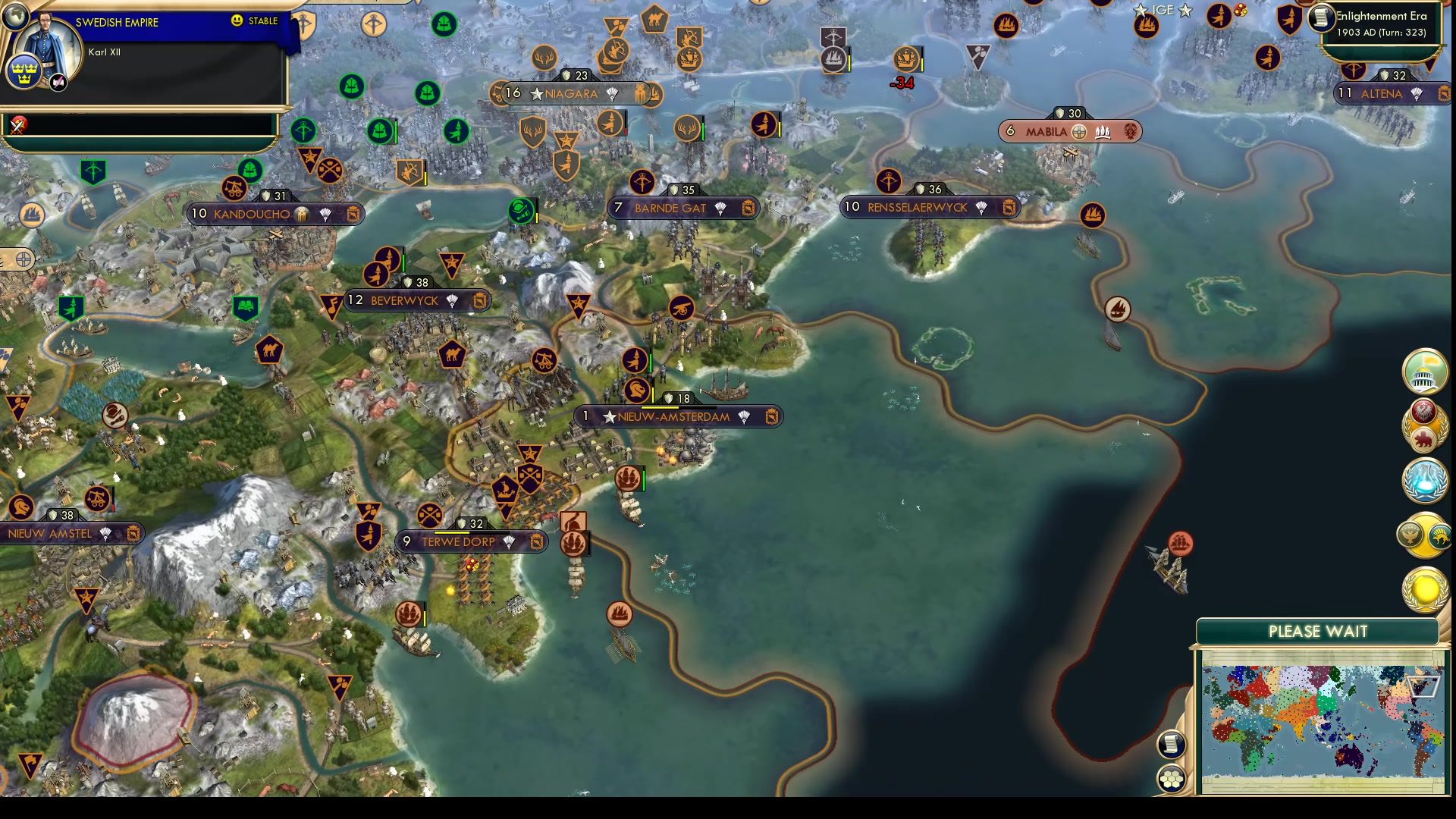This screenshot has height=819, width=1456.
Task: Open the culture overview via the capitol icon
Action: click(x=1424, y=371)
